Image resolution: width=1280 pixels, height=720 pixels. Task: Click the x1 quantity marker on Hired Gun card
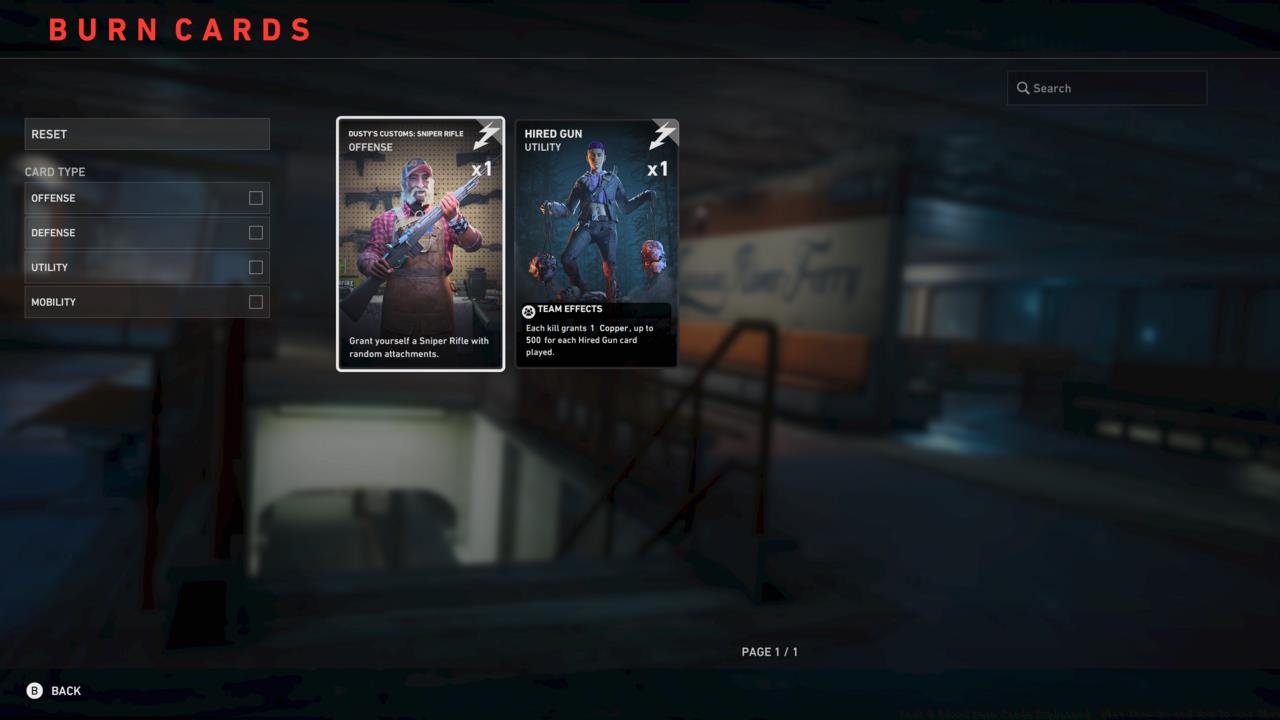point(658,169)
